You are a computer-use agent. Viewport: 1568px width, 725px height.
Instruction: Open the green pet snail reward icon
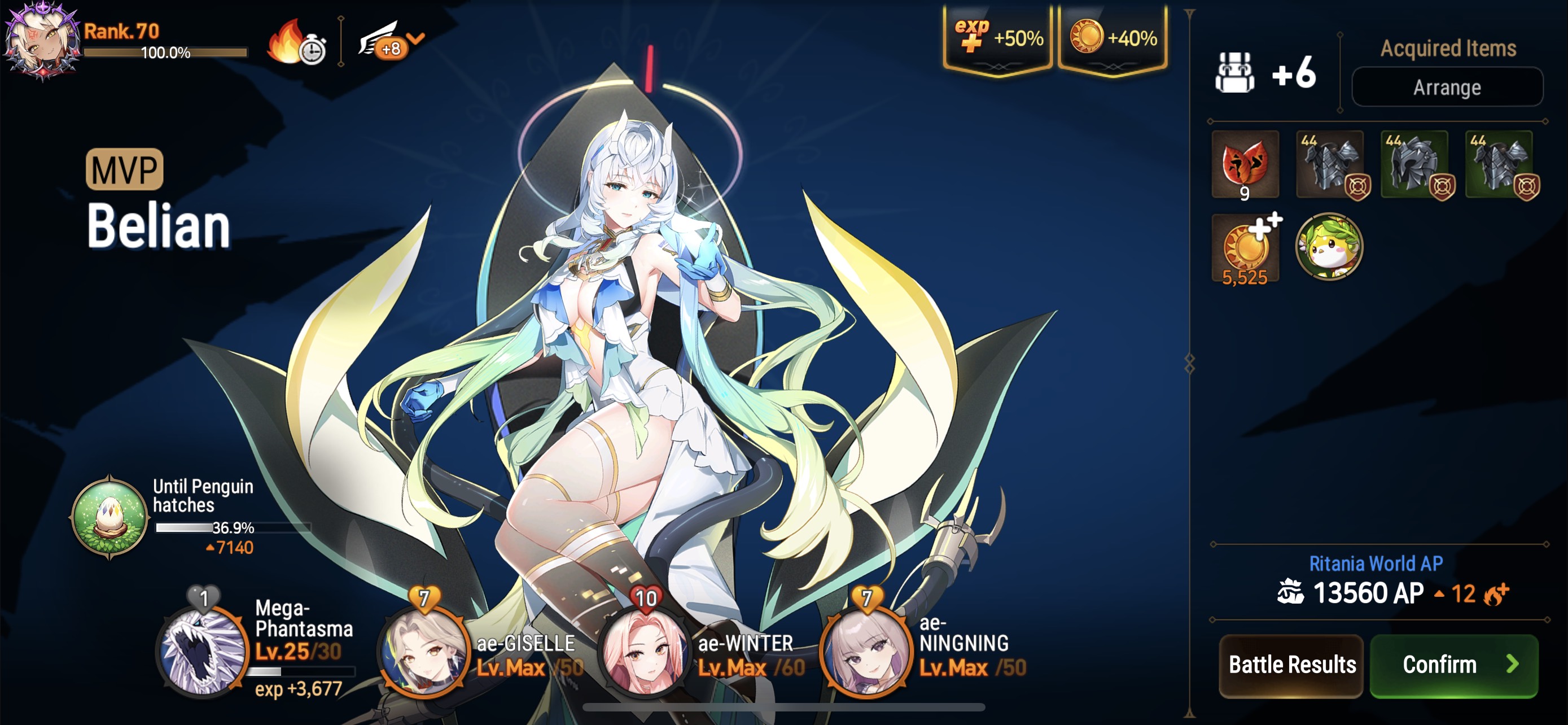(1330, 247)
